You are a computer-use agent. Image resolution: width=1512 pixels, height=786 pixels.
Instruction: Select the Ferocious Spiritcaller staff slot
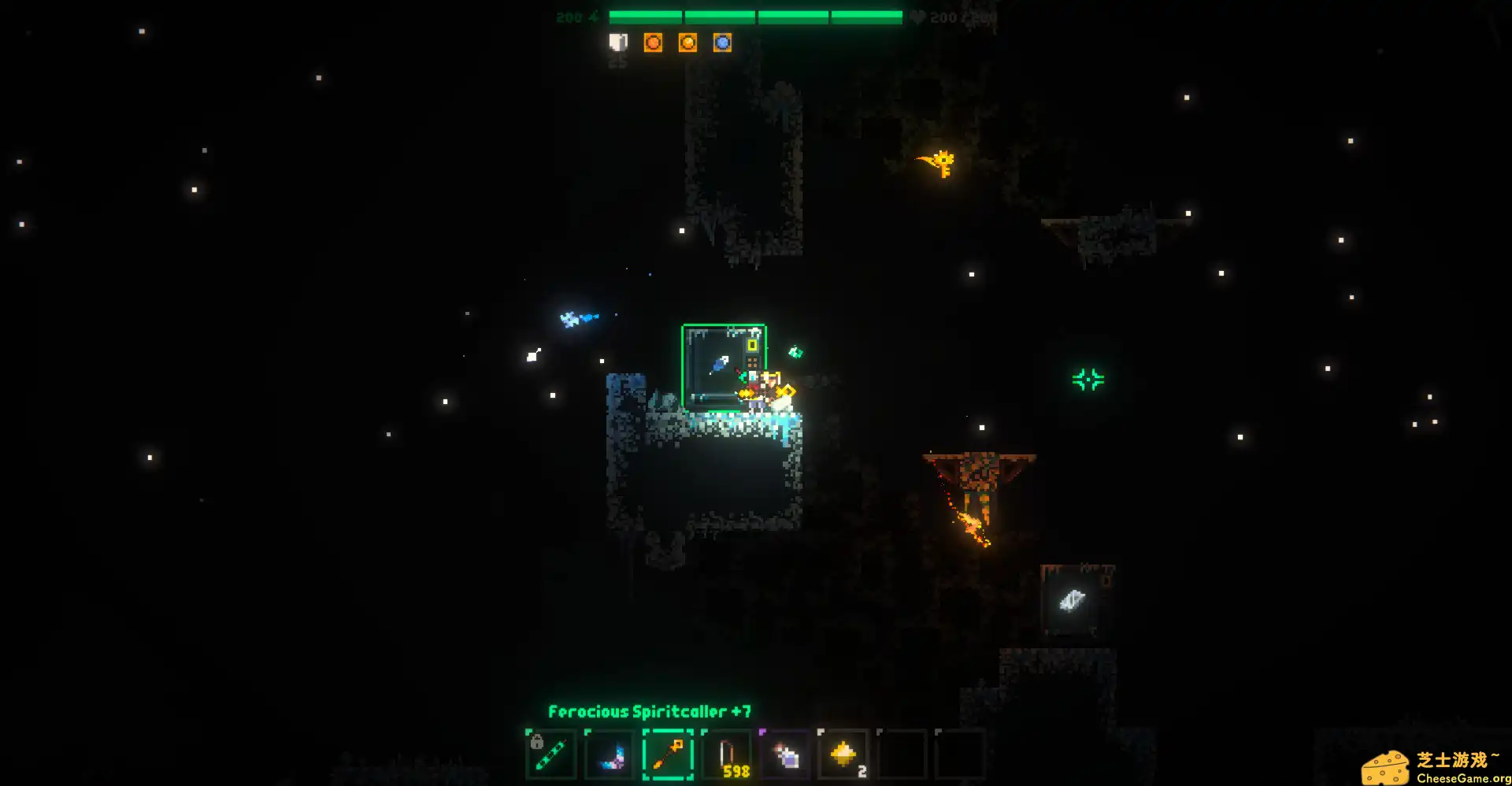click(x=668, y=754)
